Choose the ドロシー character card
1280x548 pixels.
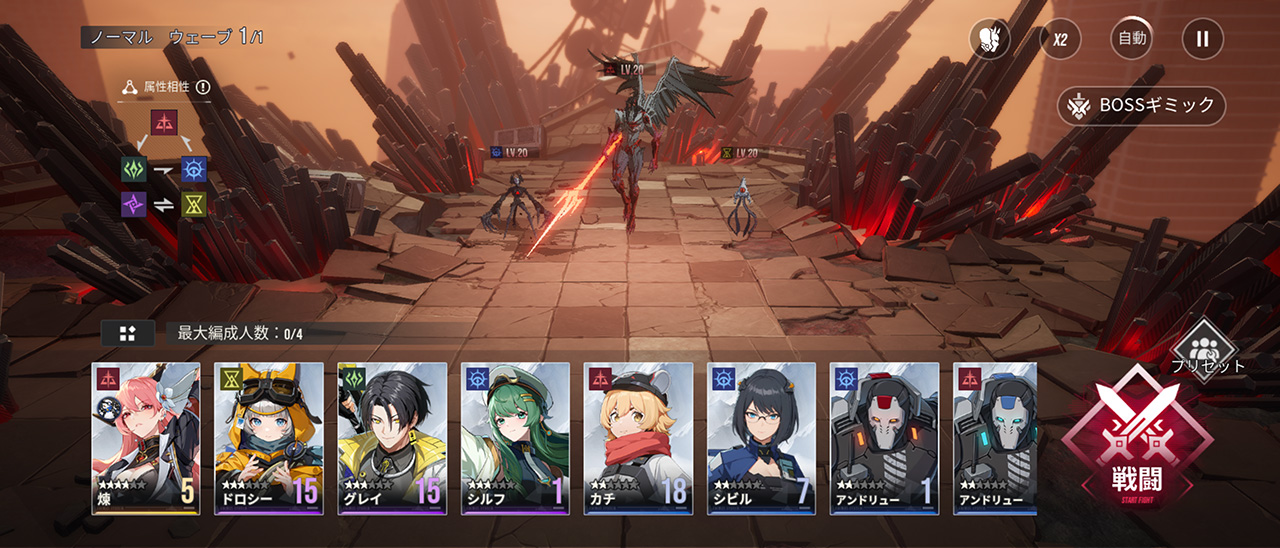point(269,438)
